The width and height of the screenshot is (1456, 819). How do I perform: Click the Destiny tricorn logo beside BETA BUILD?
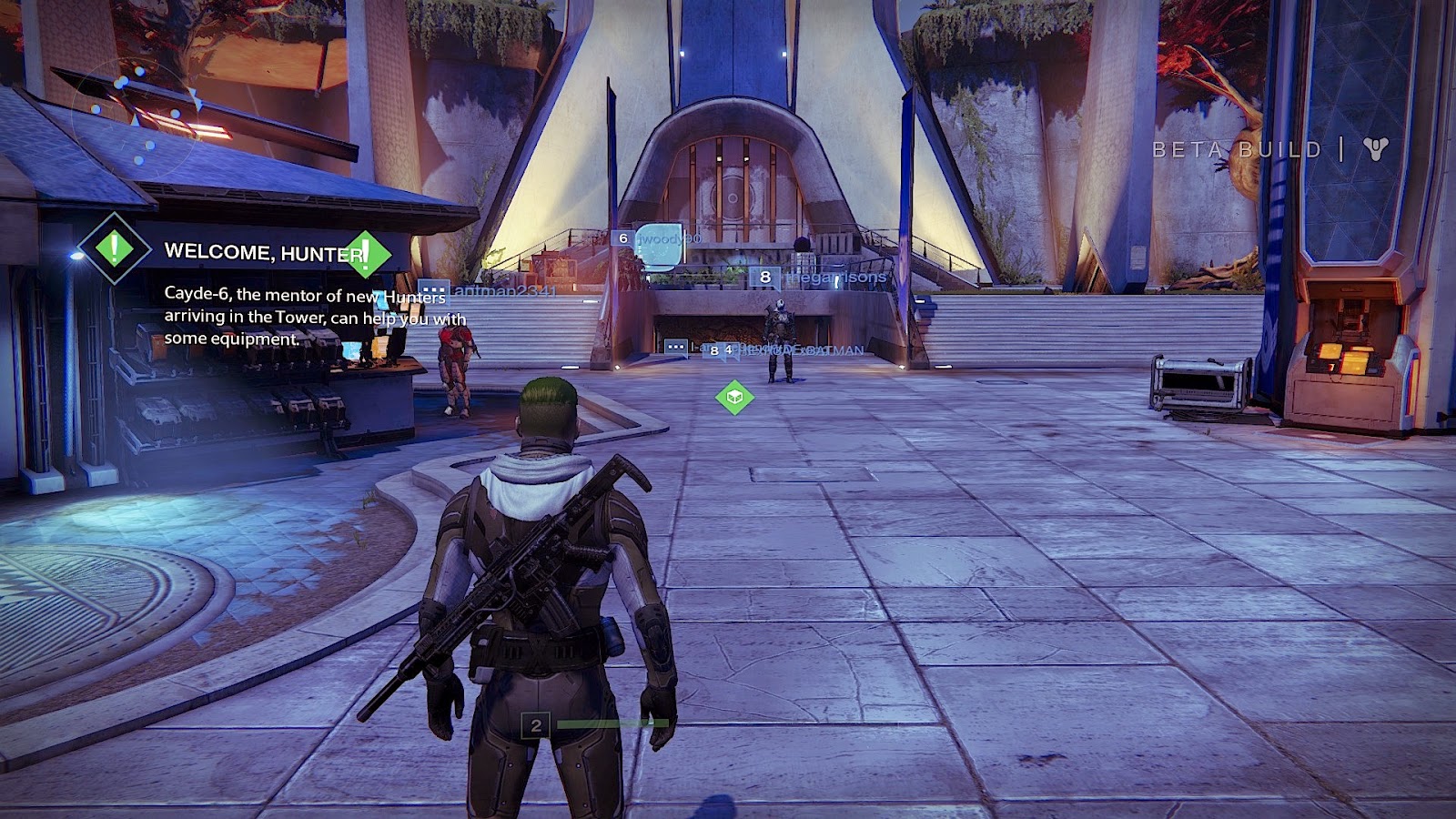(1378, 147)
